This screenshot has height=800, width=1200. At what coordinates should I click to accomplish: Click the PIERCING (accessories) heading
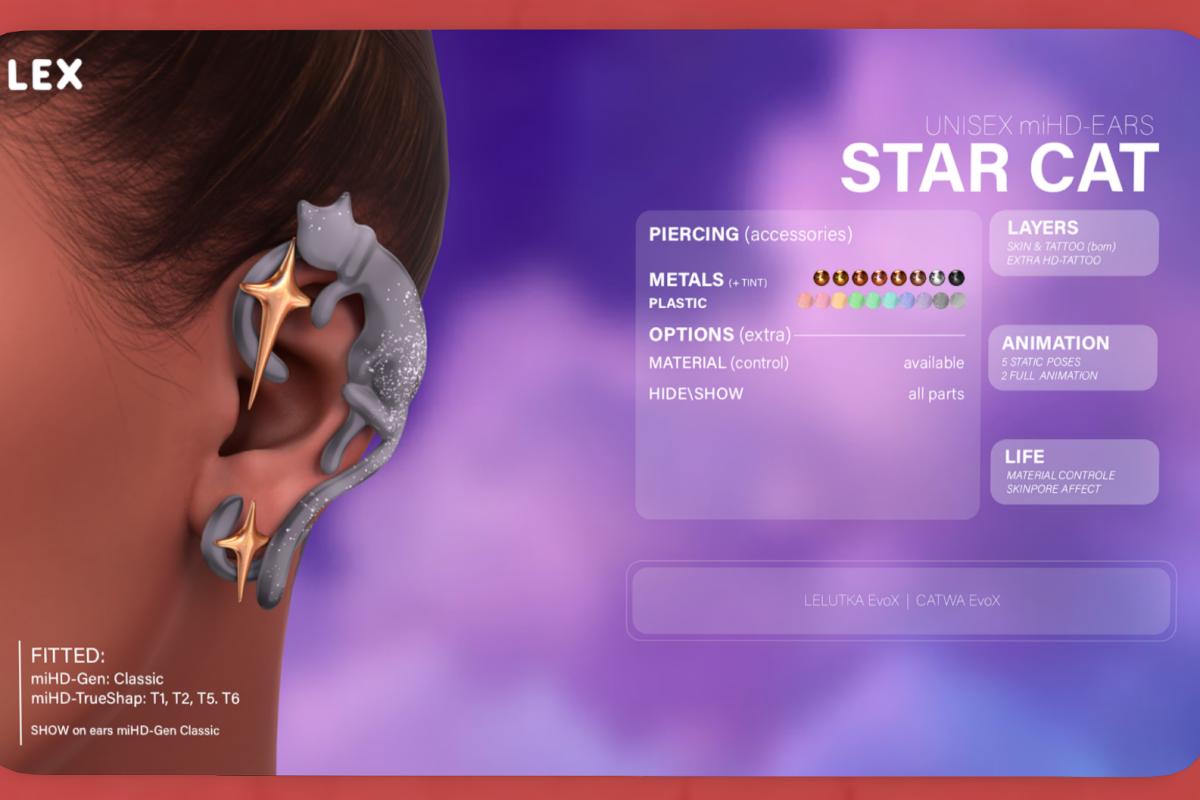coord(750,235)
